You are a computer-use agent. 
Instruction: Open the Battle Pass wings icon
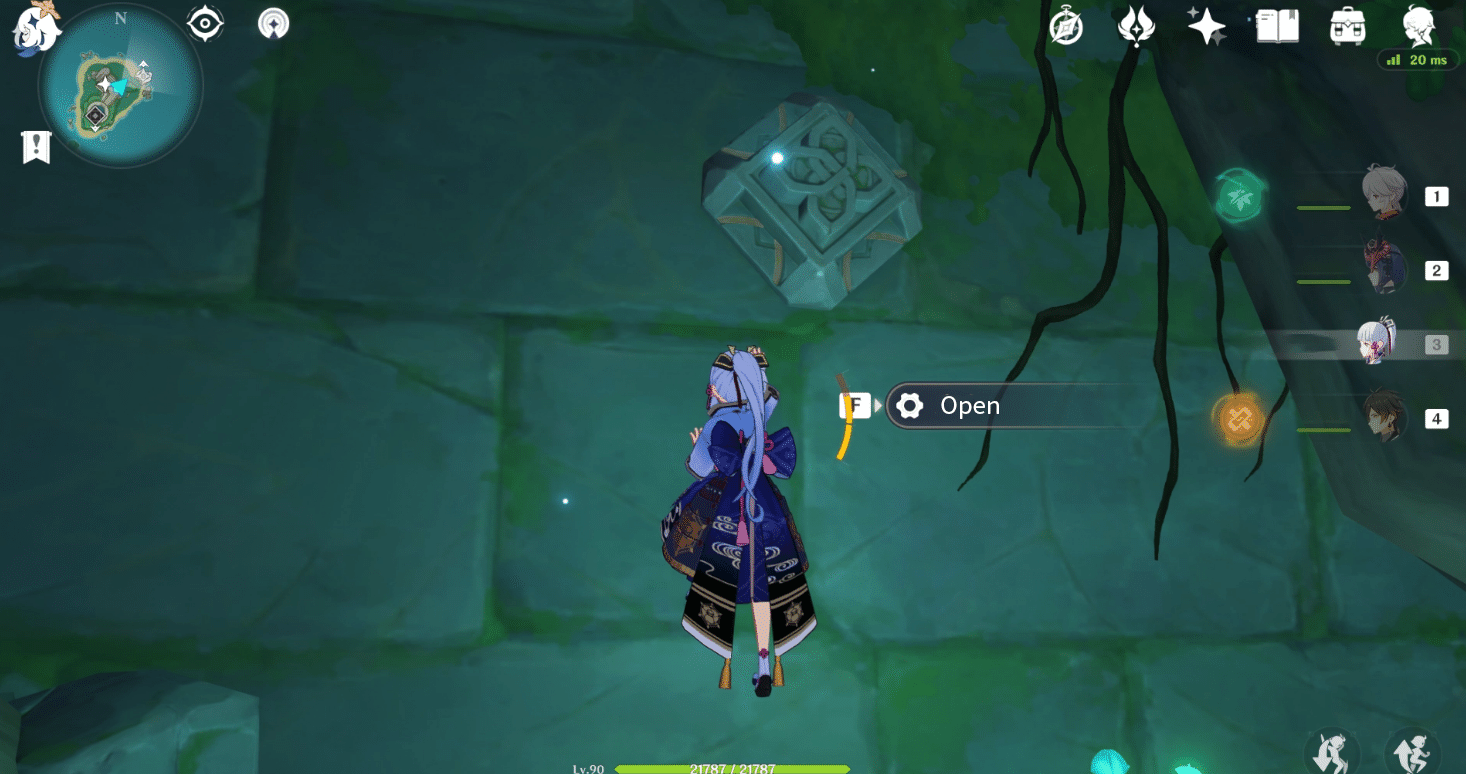[x=1137, y=27]
